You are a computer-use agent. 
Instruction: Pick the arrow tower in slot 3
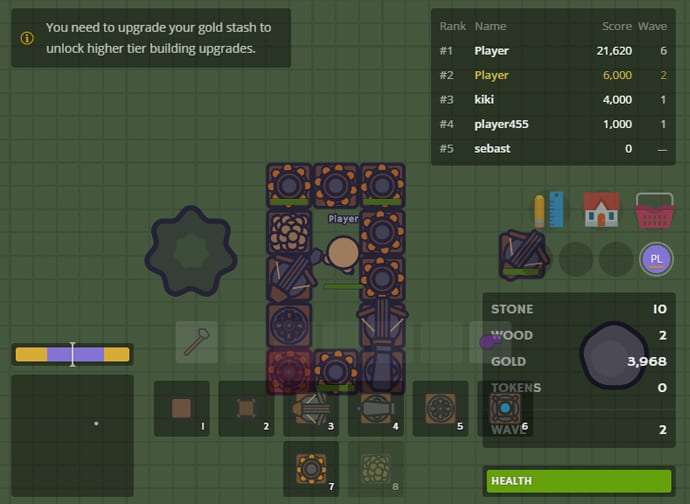[311, 408]
